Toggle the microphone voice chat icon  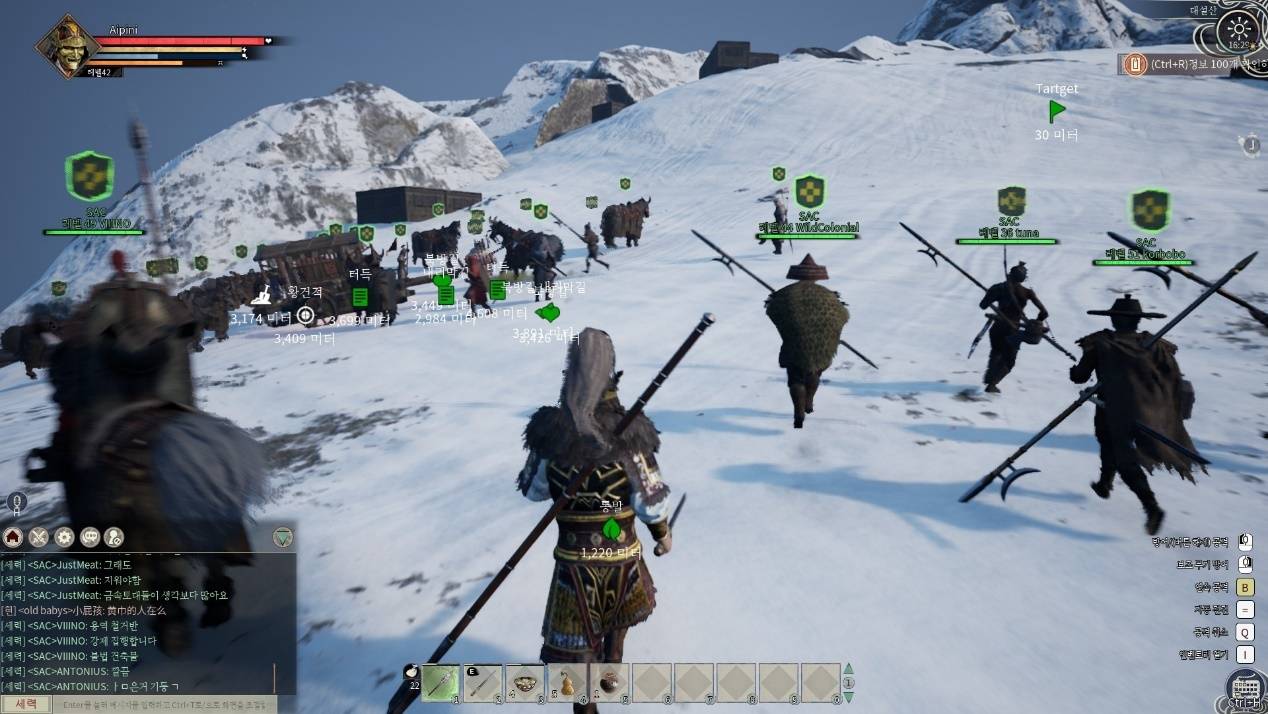pos(17,504)
